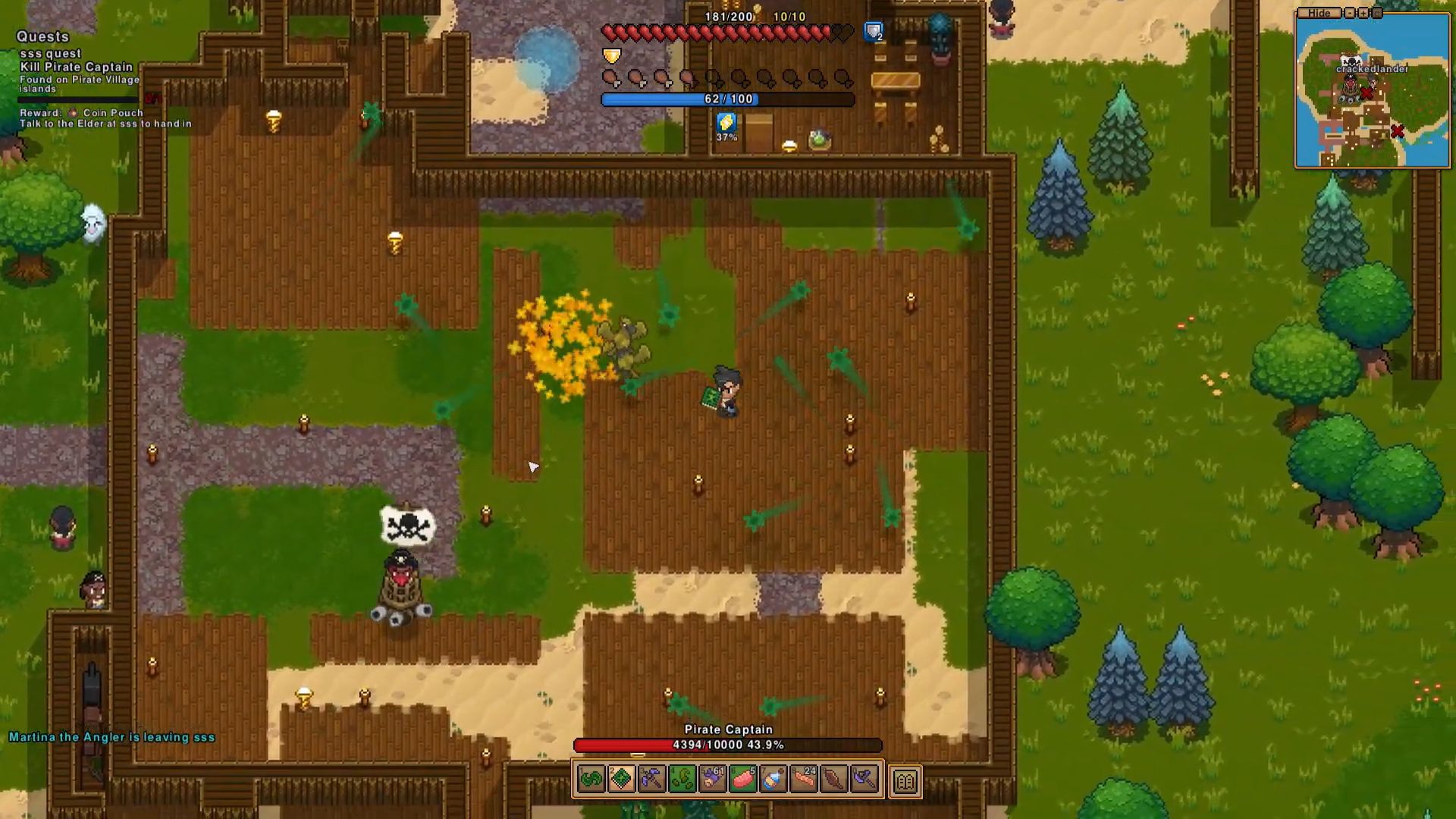The width and height of the screenshot is (1456, 819).
Task: Zoom out the minimap with minus button
Action: 1349,13
